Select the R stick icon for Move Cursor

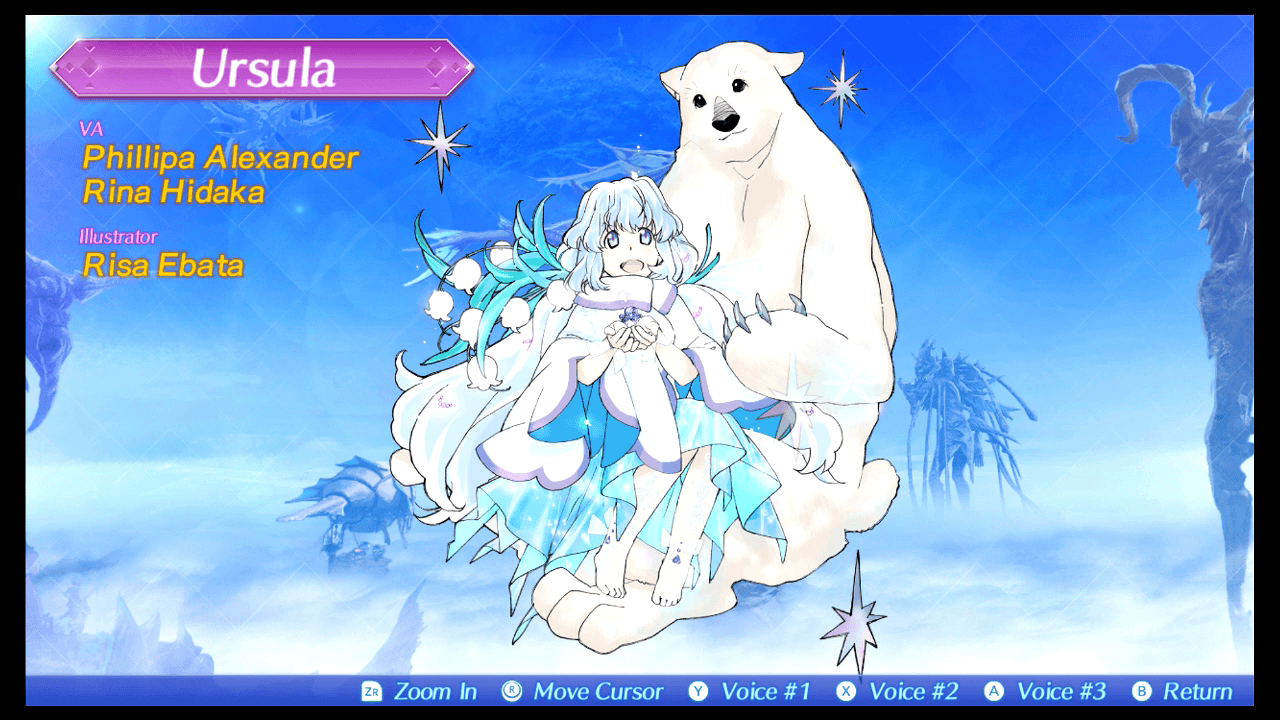click(x=509, y=691)
